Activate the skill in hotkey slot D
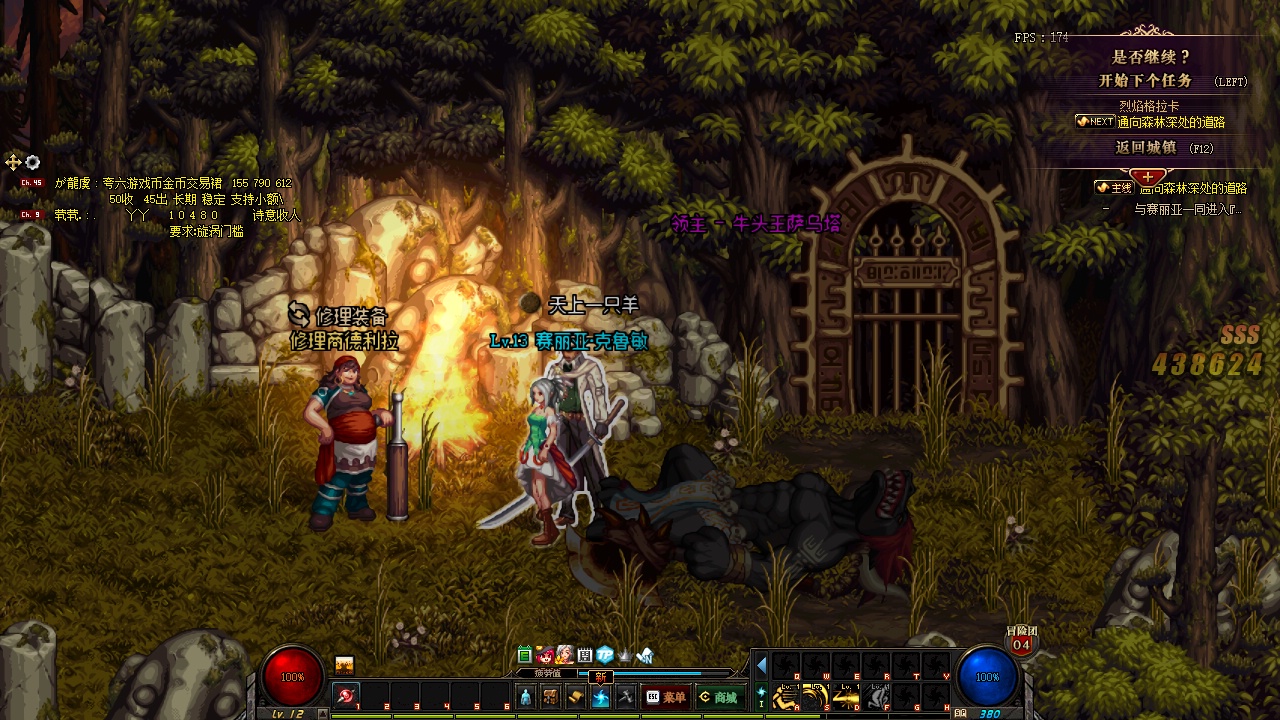The image size is (1280, 720). [x=847, y=696]
